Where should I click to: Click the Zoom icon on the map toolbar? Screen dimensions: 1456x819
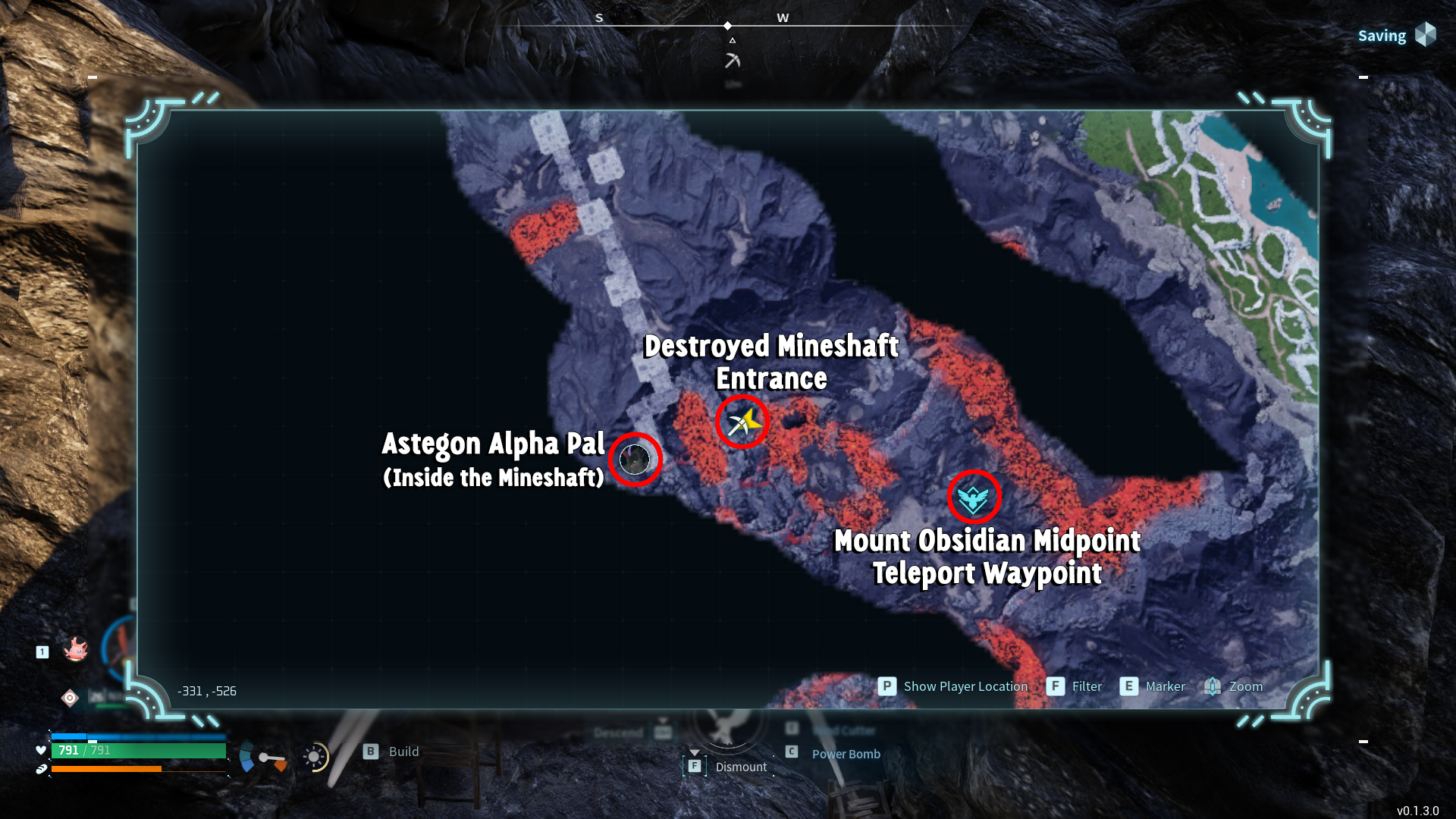pyautogui.click(x=1212, y=686)
